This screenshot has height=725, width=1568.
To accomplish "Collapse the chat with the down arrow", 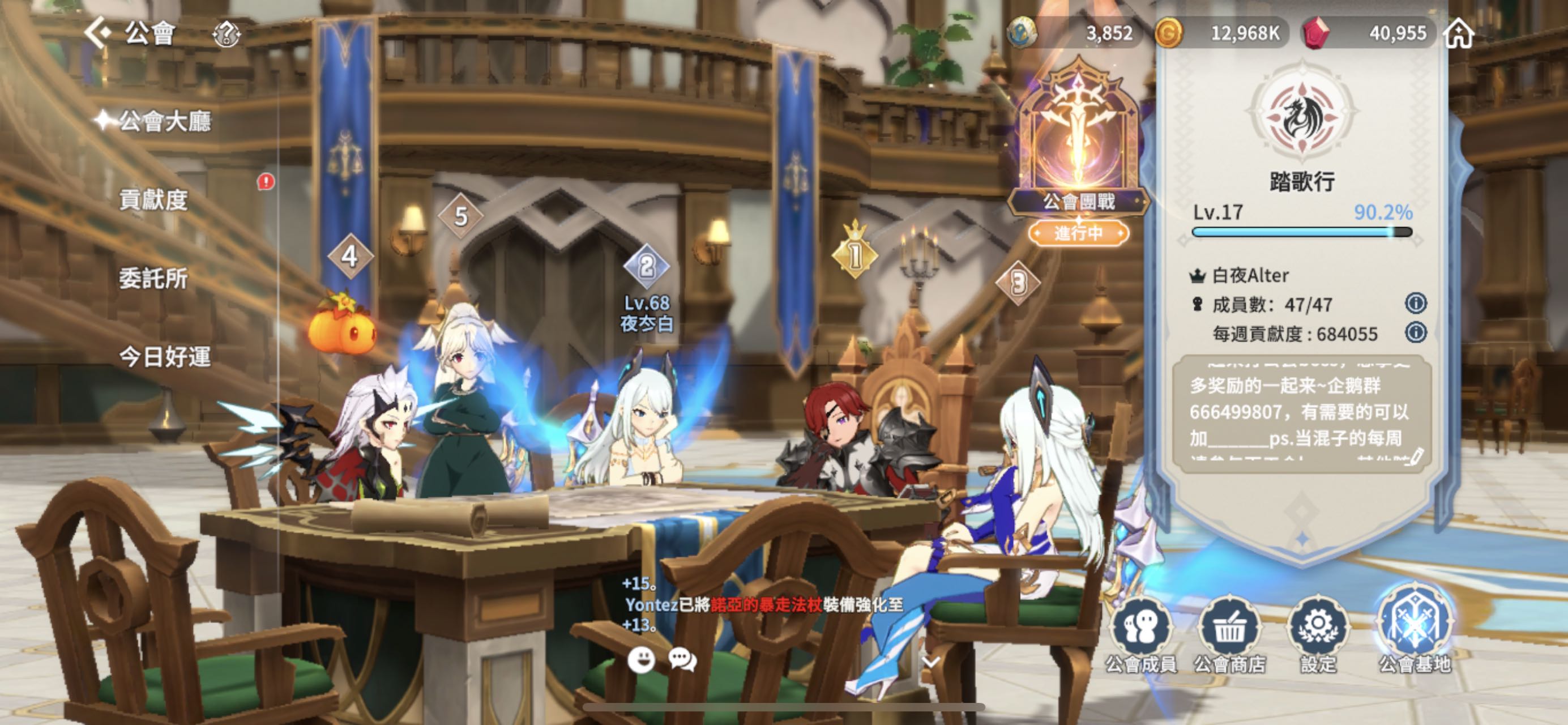I will [x=932, y=661].
